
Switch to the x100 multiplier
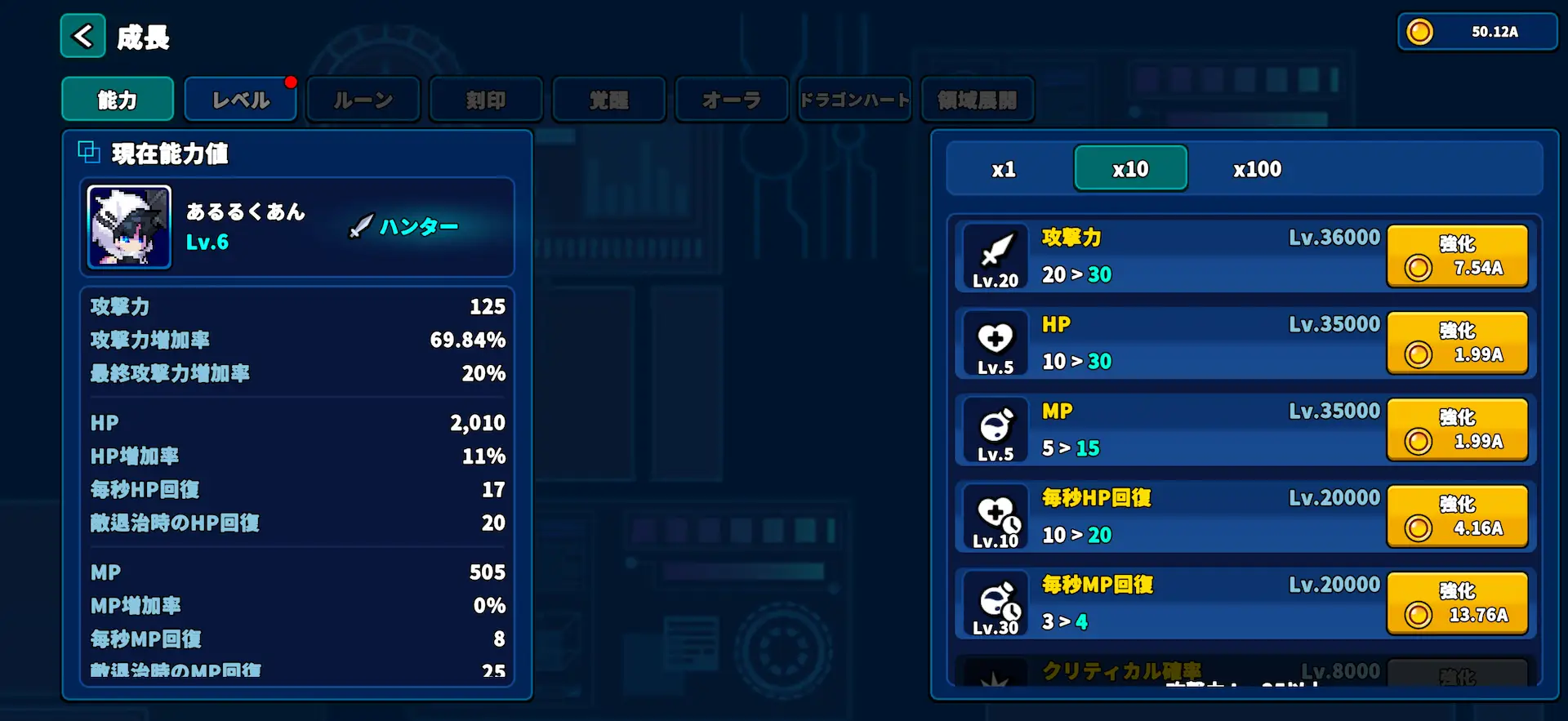[x=1257, y=168]
